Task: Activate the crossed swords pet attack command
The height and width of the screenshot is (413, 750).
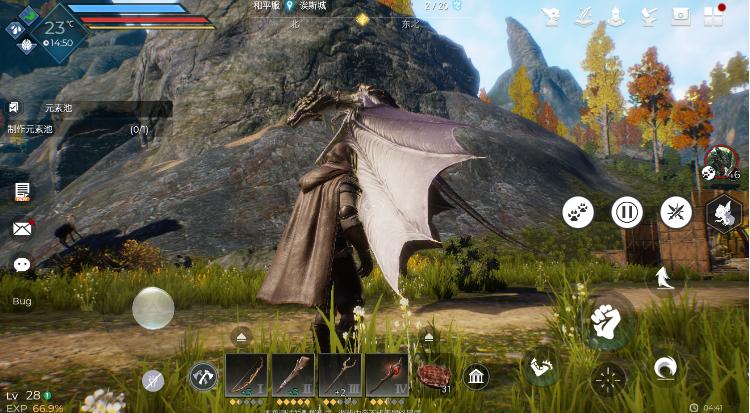Action: click(x=676, y=212)
